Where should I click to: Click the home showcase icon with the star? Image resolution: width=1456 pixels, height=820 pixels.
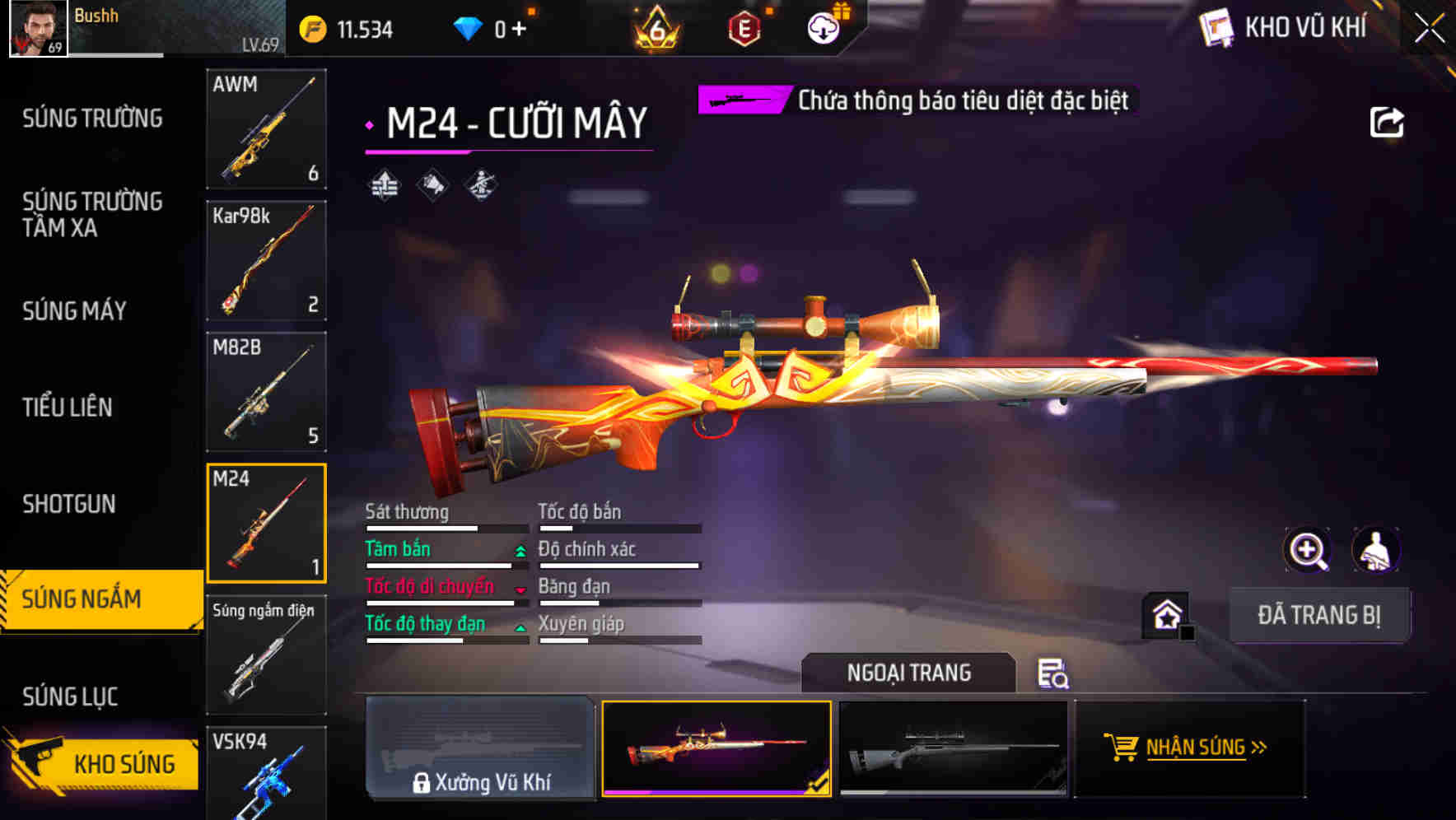(x=1168, y=614)
